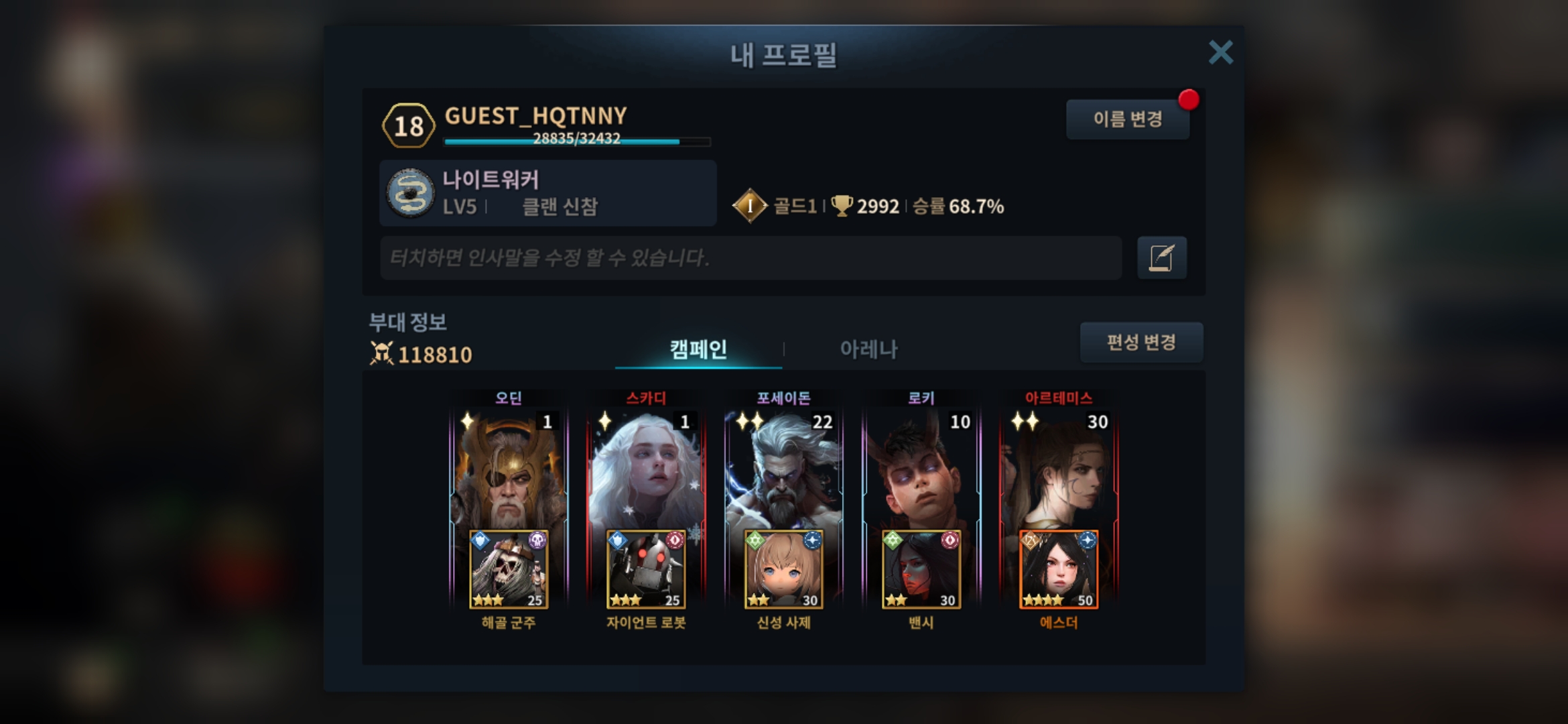Open 편성 변경 formation change
Screen dimensions: 1568x724
click(x=1140, y=343)
